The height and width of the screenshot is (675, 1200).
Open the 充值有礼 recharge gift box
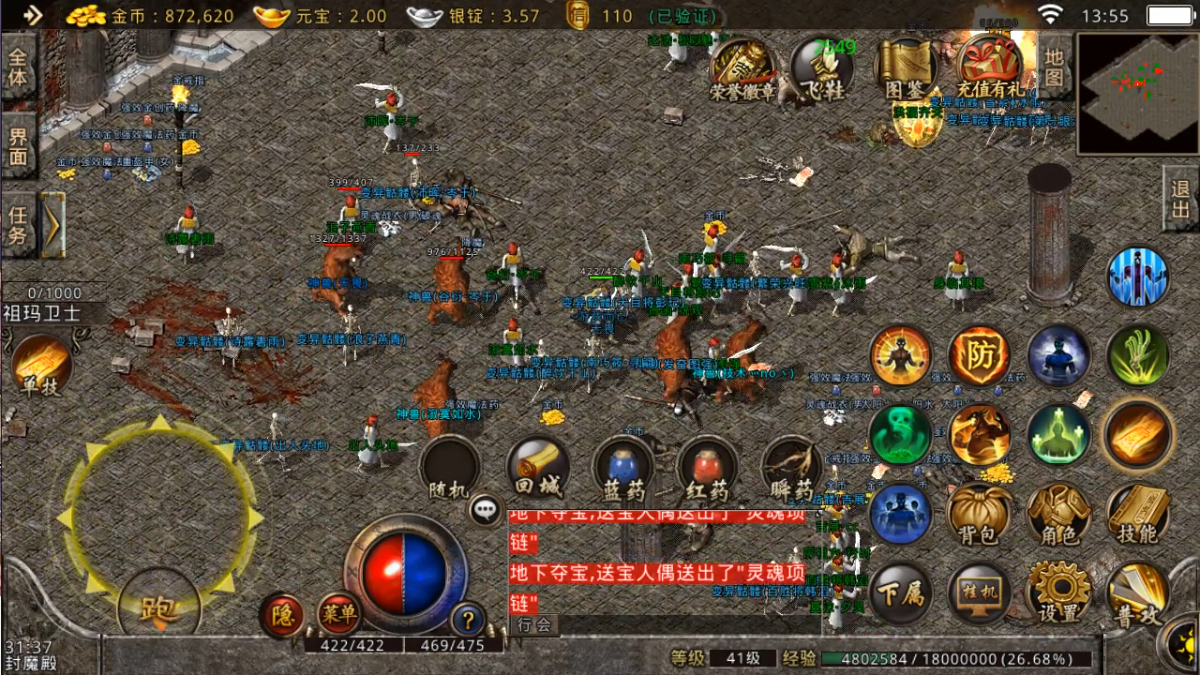(990, 68)
